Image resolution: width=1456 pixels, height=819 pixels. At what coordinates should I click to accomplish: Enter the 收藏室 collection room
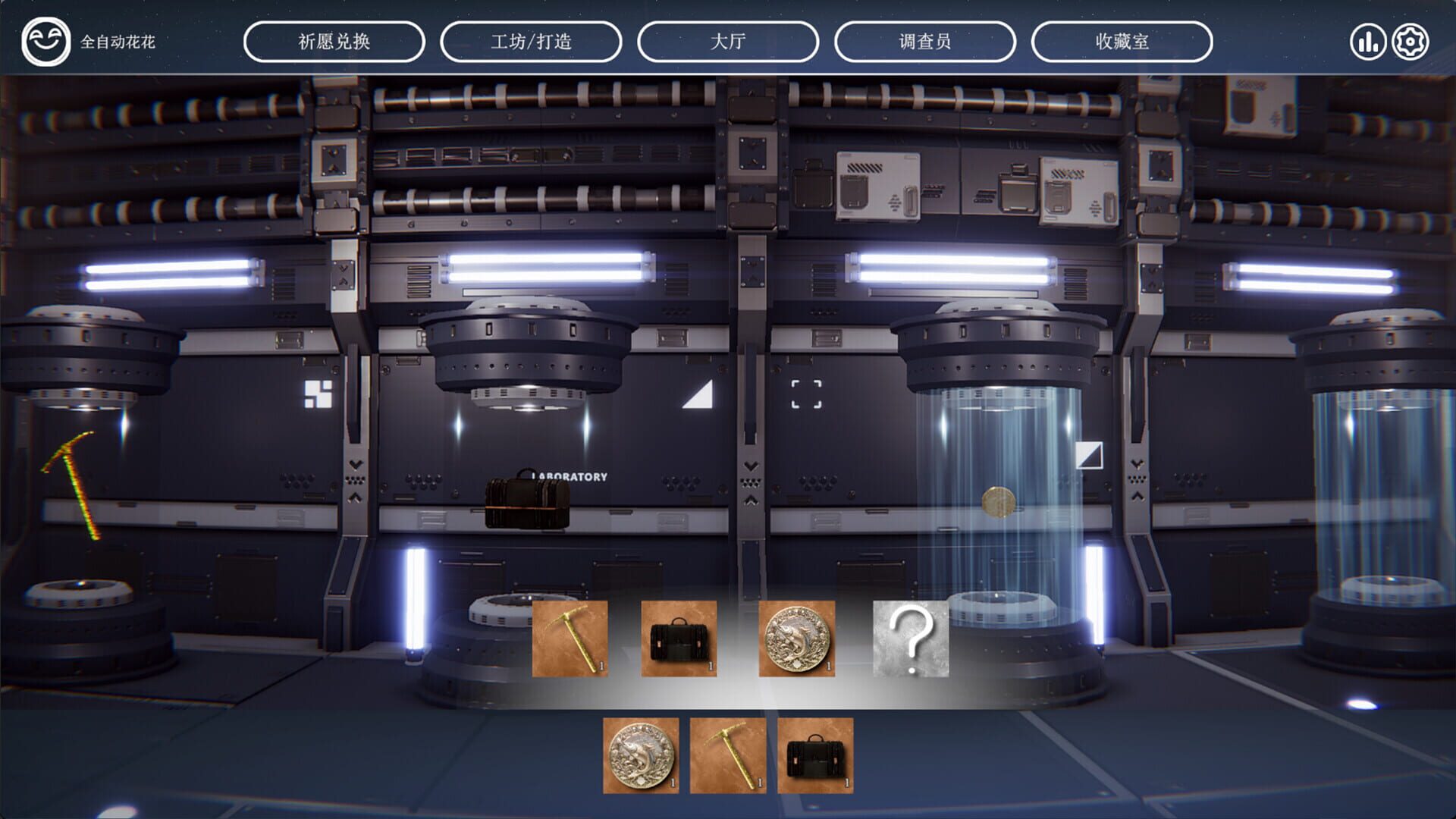coord(1122,42)
